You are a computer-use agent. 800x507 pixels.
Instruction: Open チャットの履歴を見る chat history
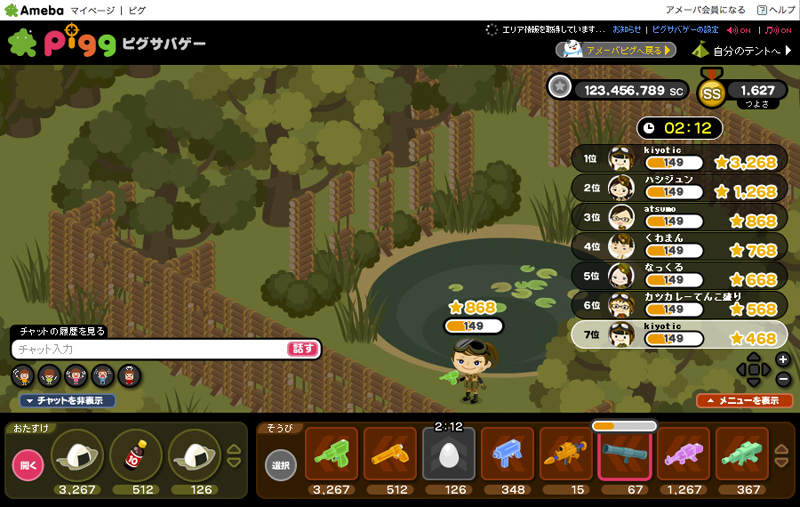click(x=62, y=331)
